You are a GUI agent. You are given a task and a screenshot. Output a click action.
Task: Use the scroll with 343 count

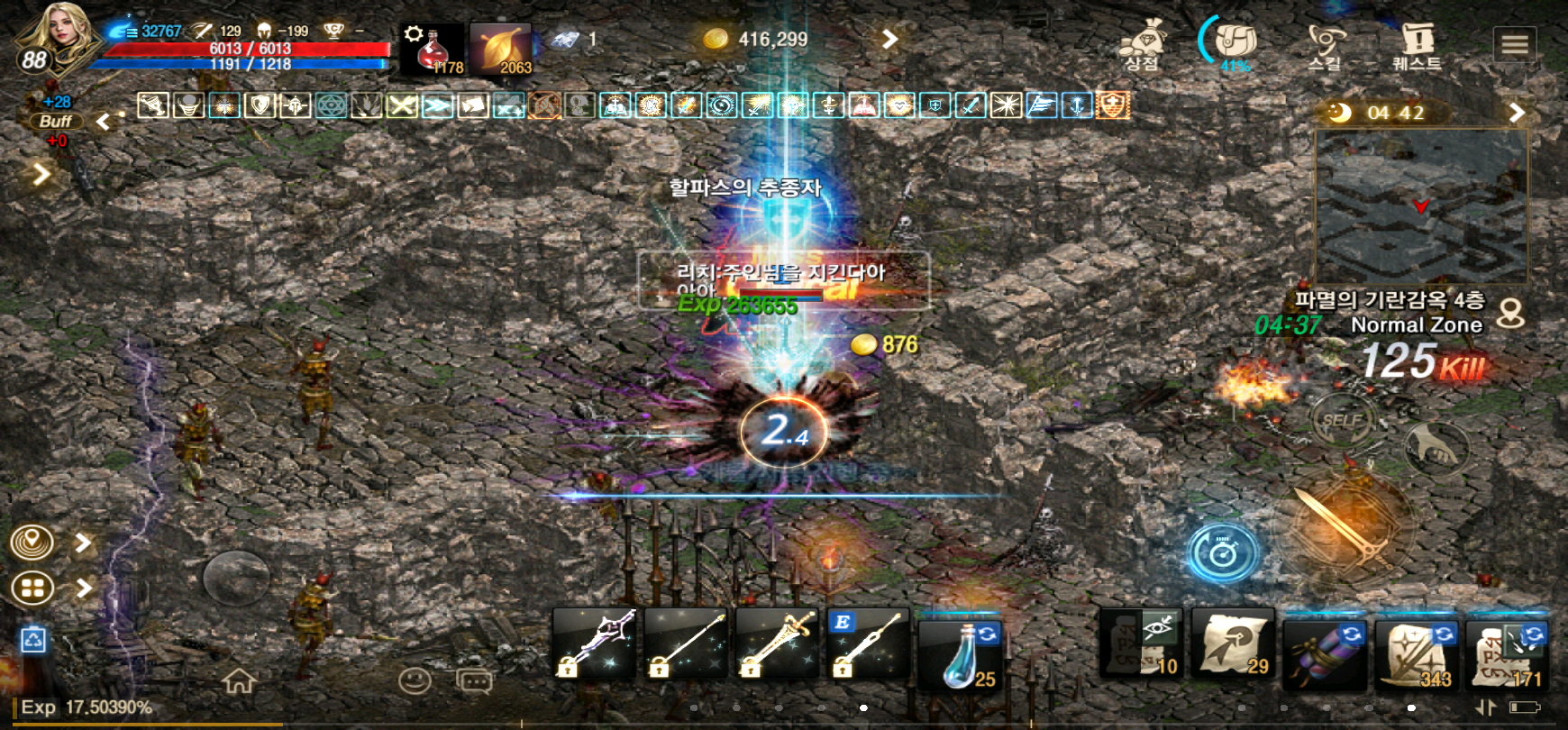click(1416, 652)
